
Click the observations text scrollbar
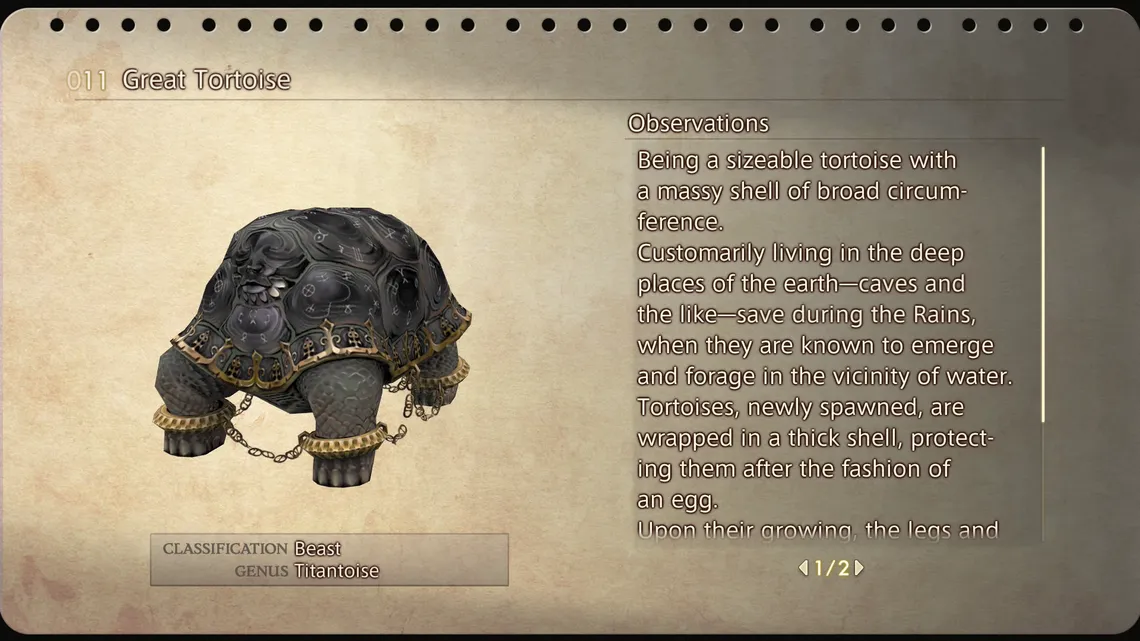pyautogui.click(x=1042, y=285)
